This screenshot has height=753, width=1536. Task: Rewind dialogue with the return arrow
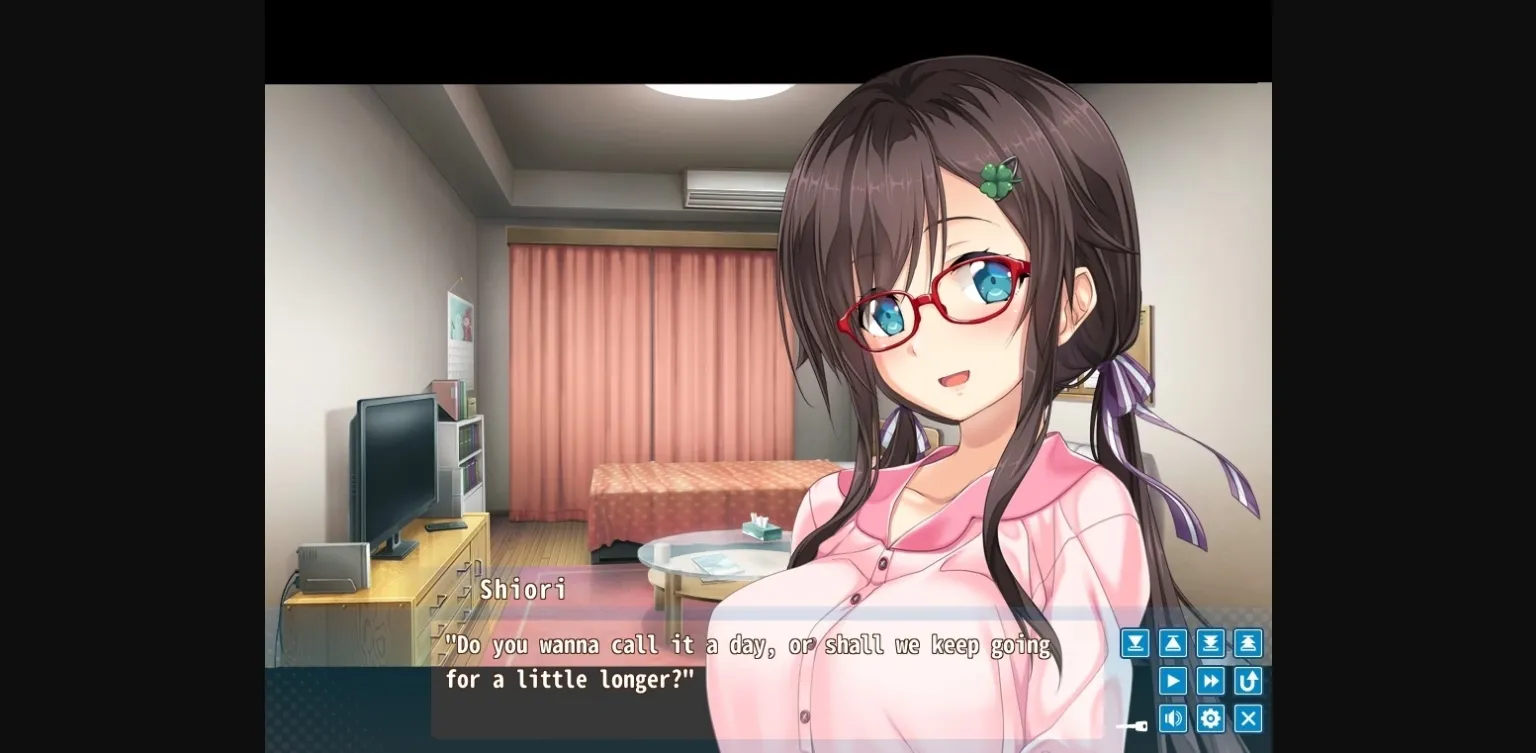tap(1248, 681)
